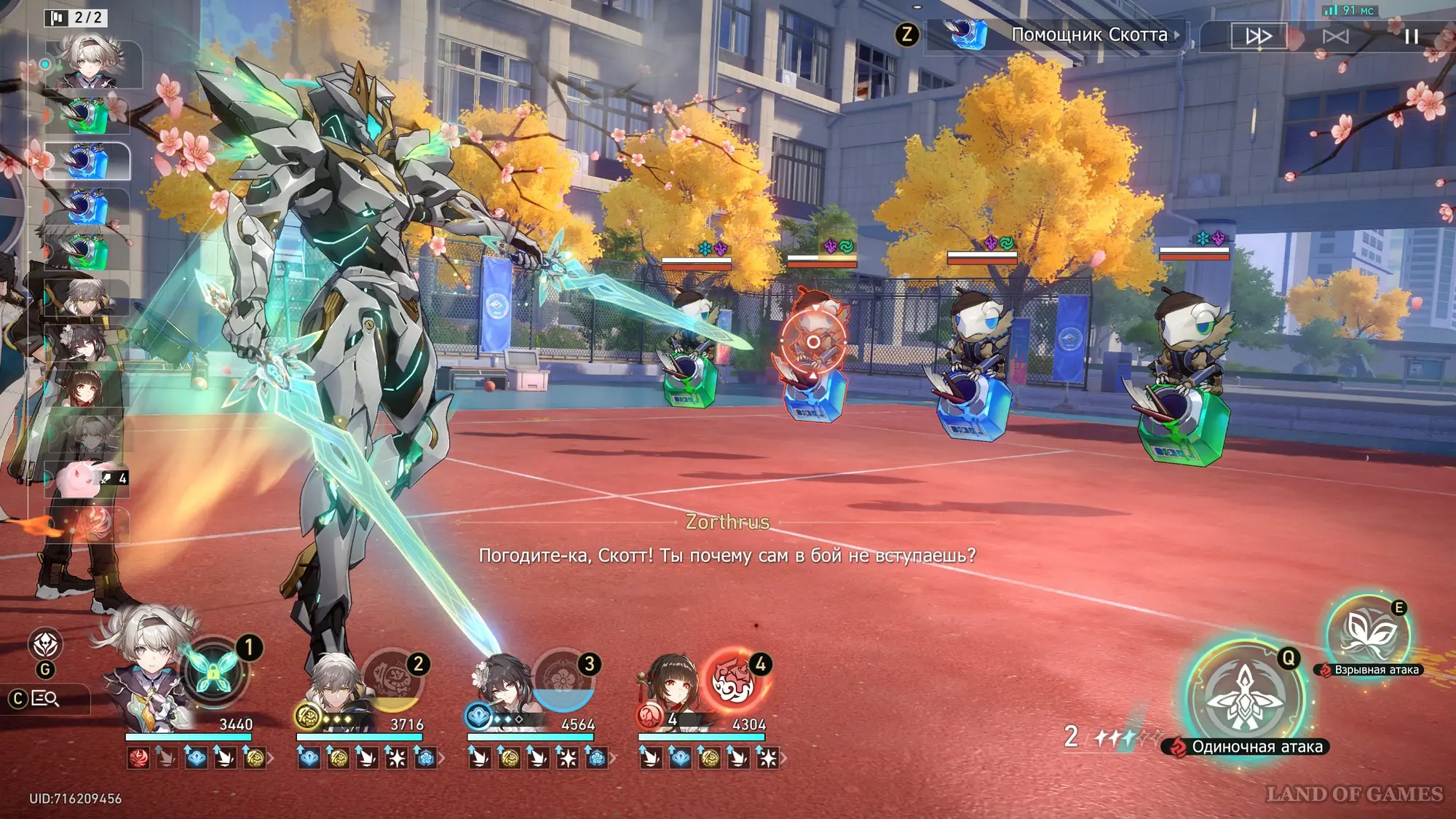Pause the battle
The image size is (1456, 819).
(x=1411, y=36)
